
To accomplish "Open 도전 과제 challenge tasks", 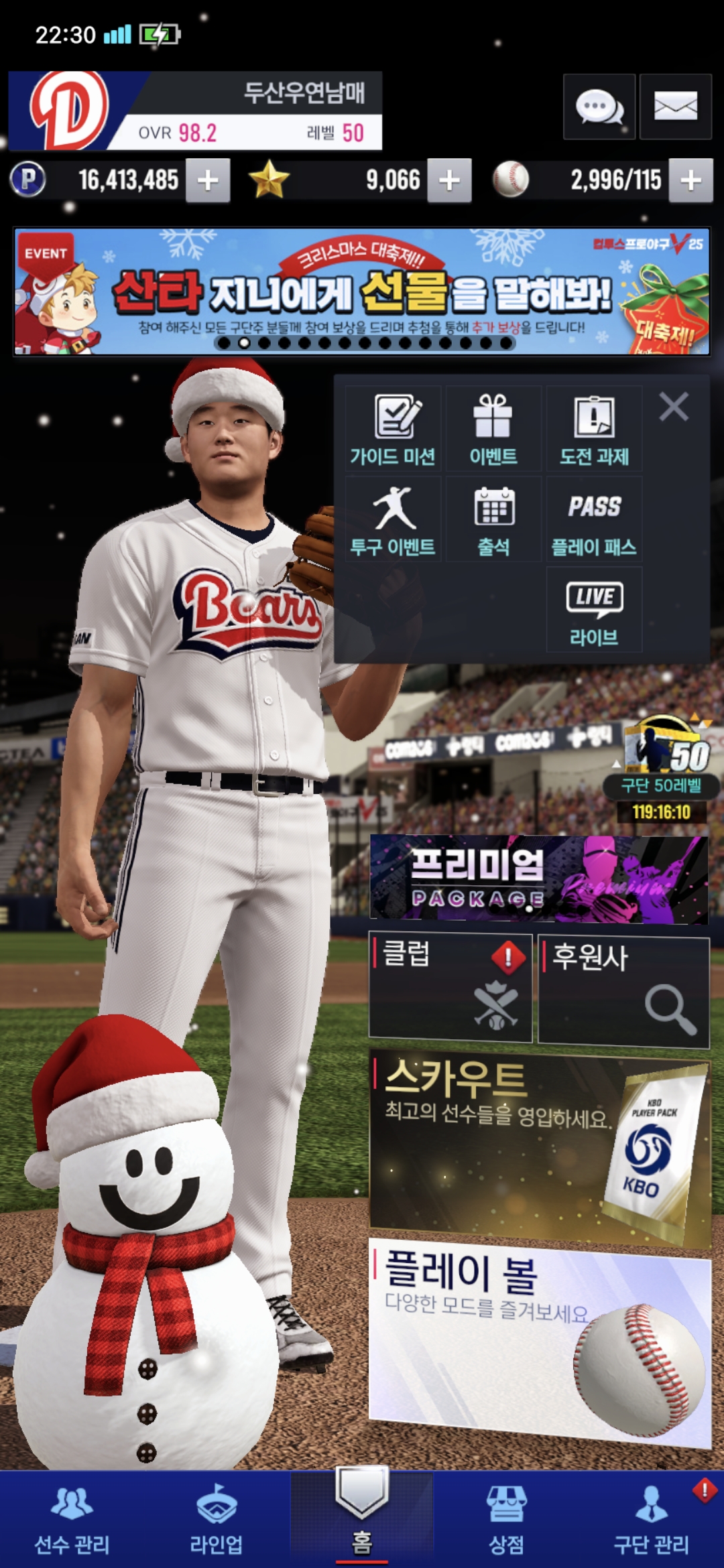I will point(594,429).
